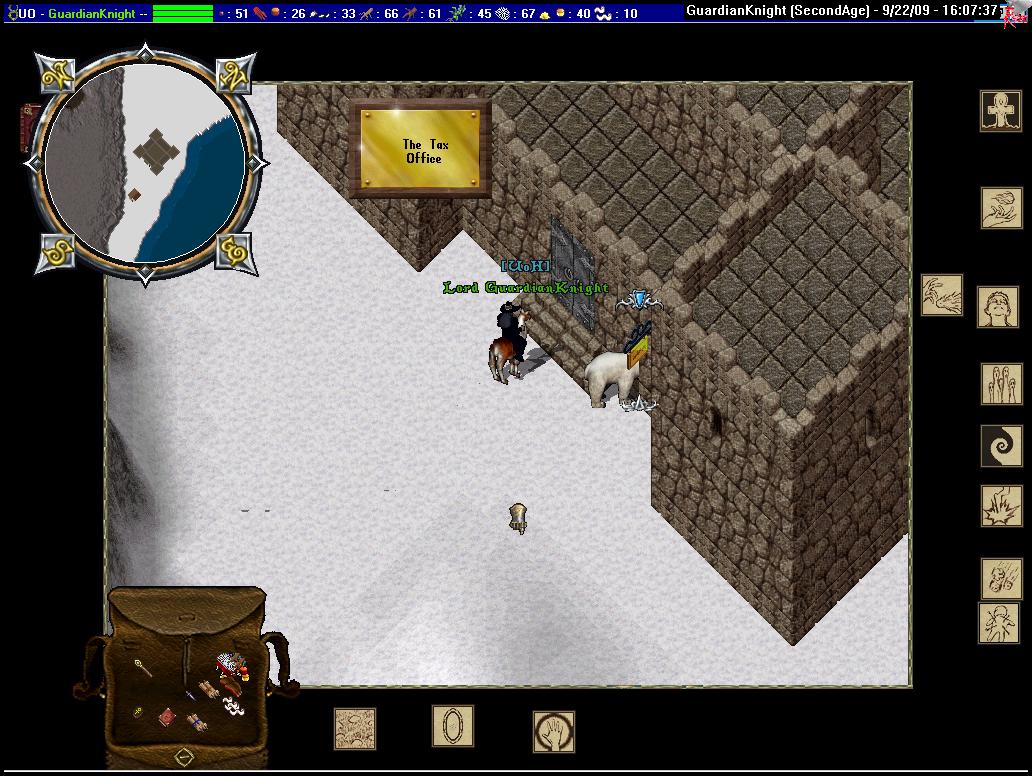Cast the falling meteors spell icon
Viewport: 1032px width, 776px height.
[1001, 579]
